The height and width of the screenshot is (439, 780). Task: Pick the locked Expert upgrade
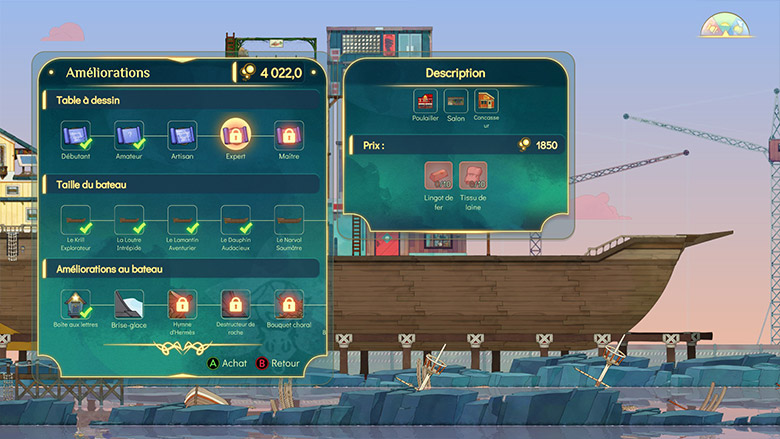coord(235,135)
